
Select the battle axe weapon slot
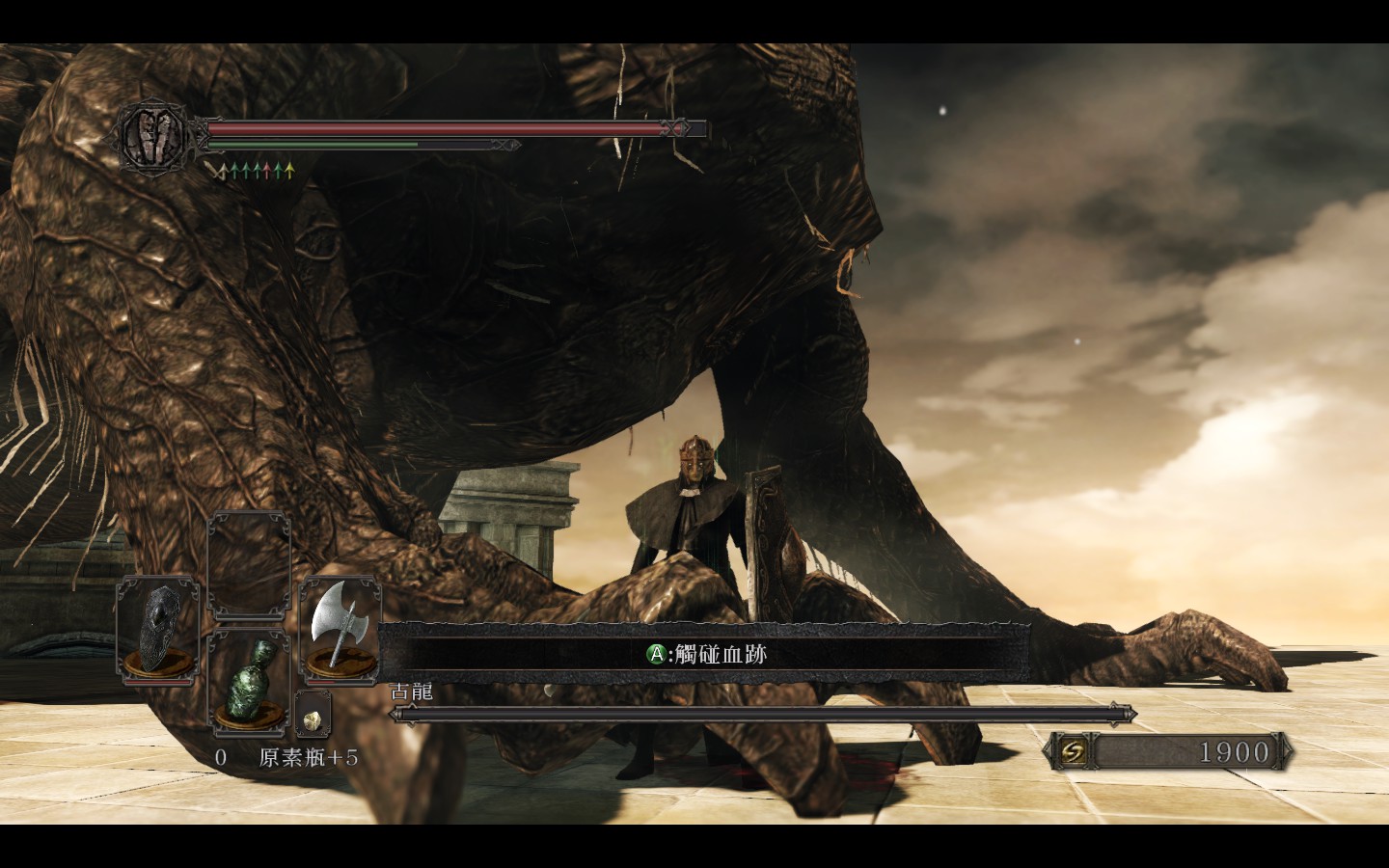[340, 630]
